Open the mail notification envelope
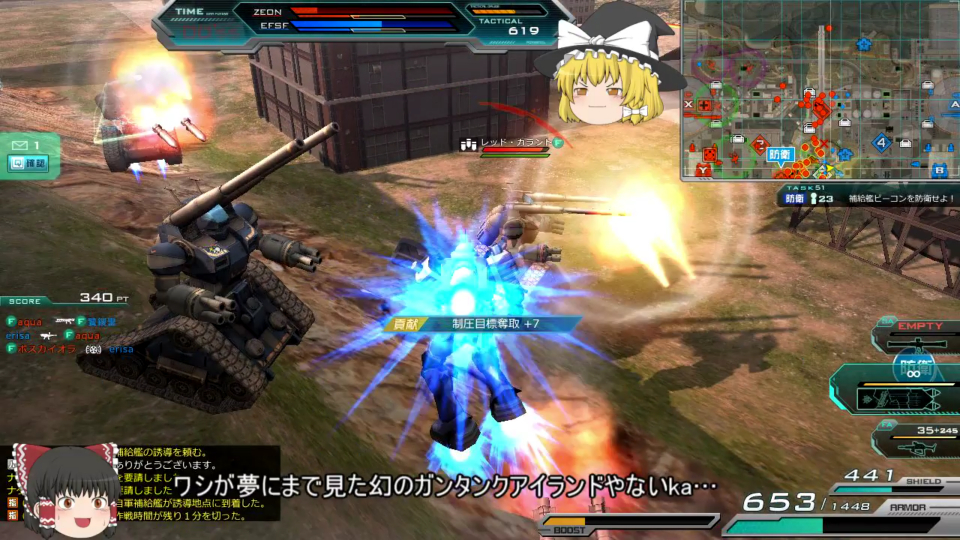Viewport: 960px width, 540px height. [20, 146]
